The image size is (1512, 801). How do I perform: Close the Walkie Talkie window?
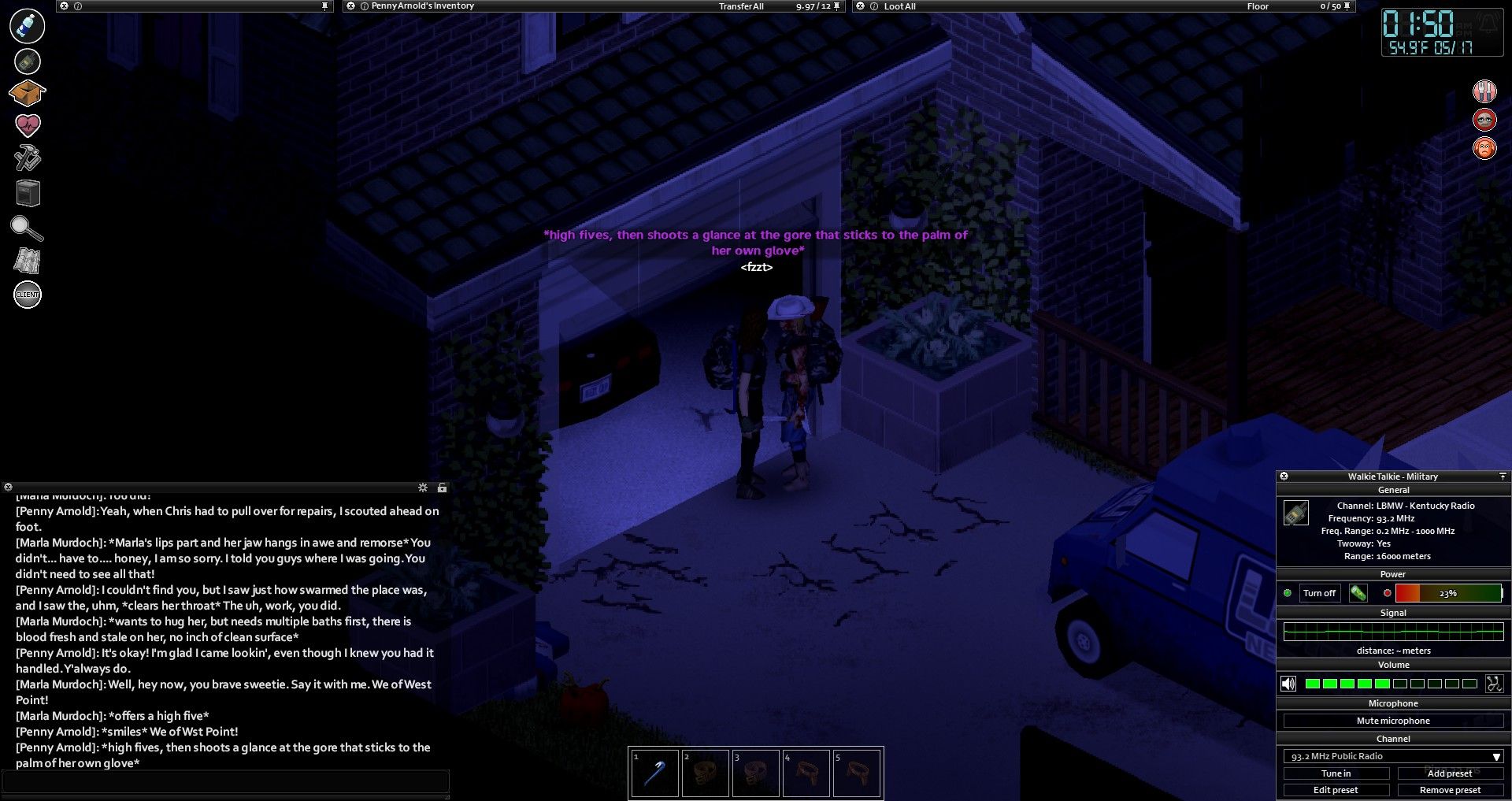[x=1284, y=477]
